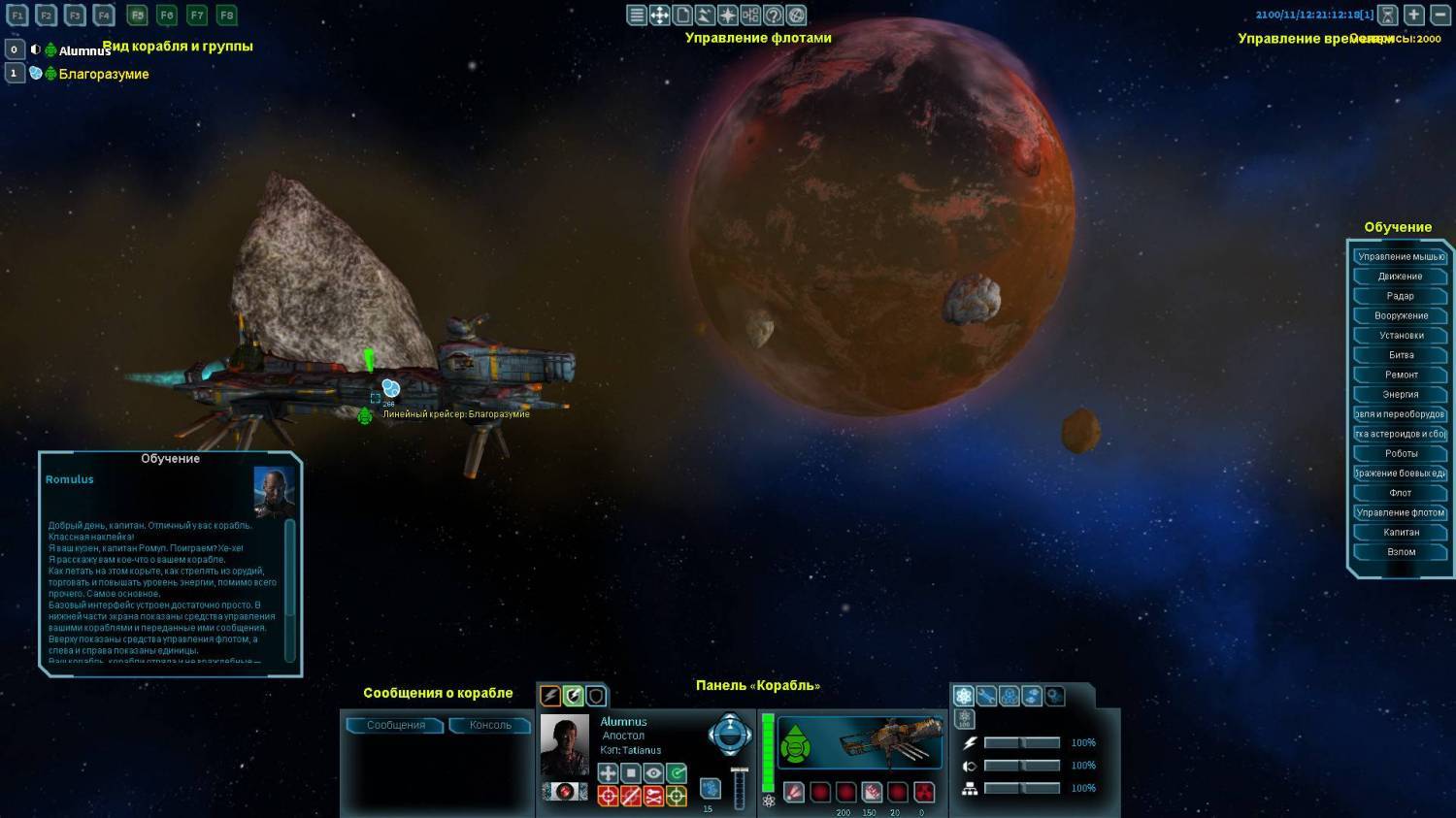Click the hourglass pause time button
The height and width of the screenshot is (818, 1456).
(1388, 15)
